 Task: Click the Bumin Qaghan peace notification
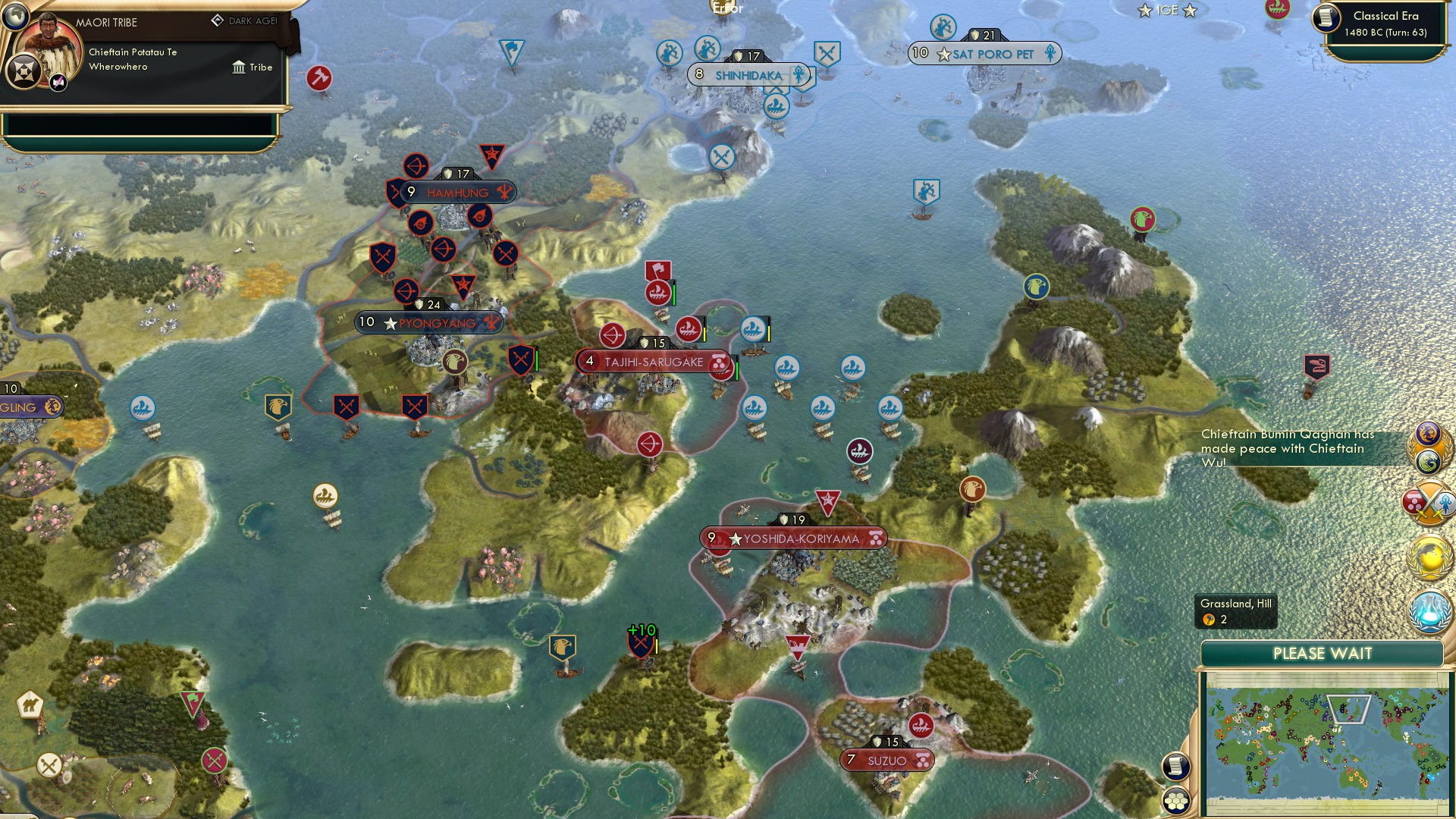[x=1289, y=449]
